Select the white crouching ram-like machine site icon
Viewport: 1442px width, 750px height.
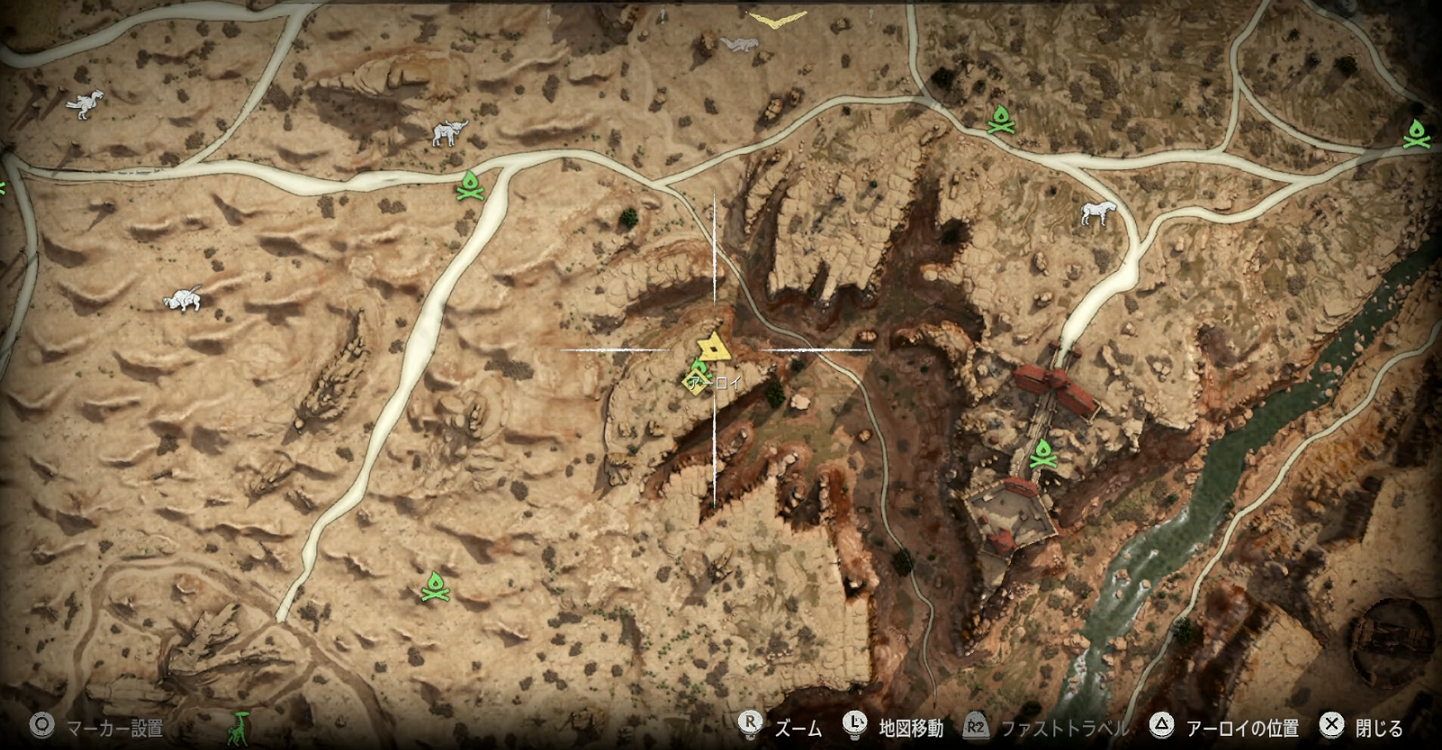[x=183, y=298]
